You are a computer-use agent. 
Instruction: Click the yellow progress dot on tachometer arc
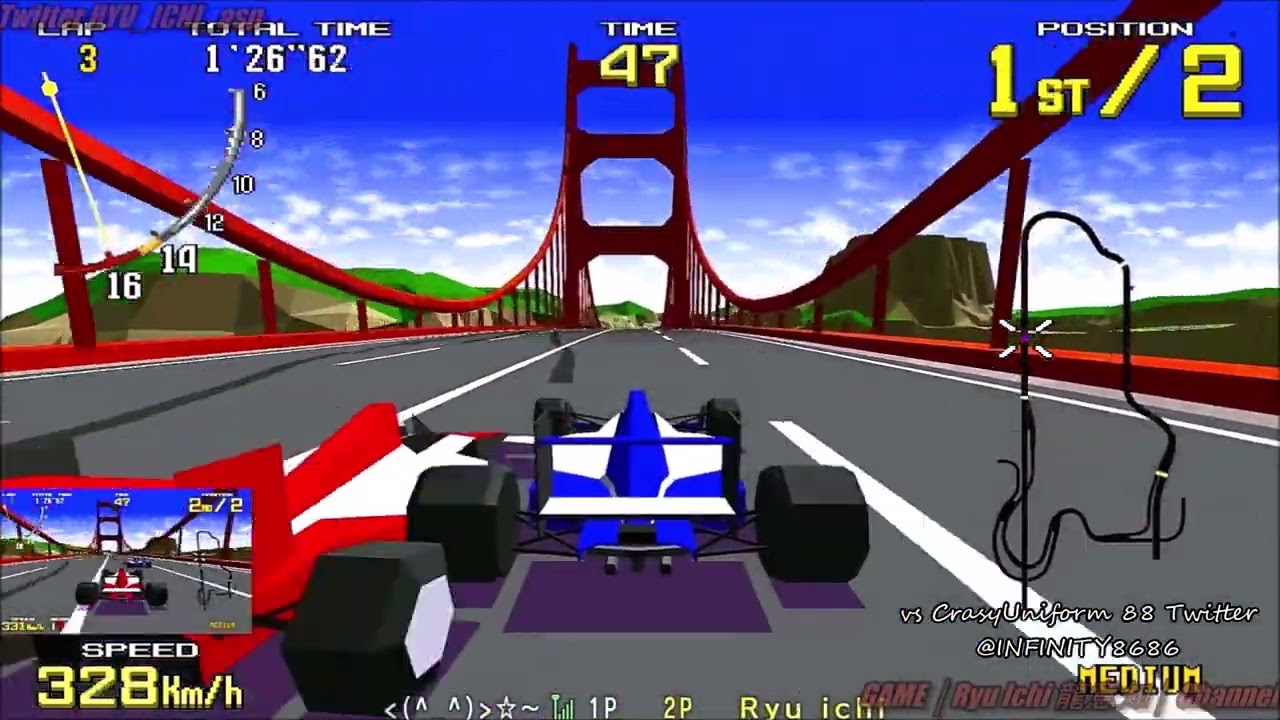click(x=49, y=89)
